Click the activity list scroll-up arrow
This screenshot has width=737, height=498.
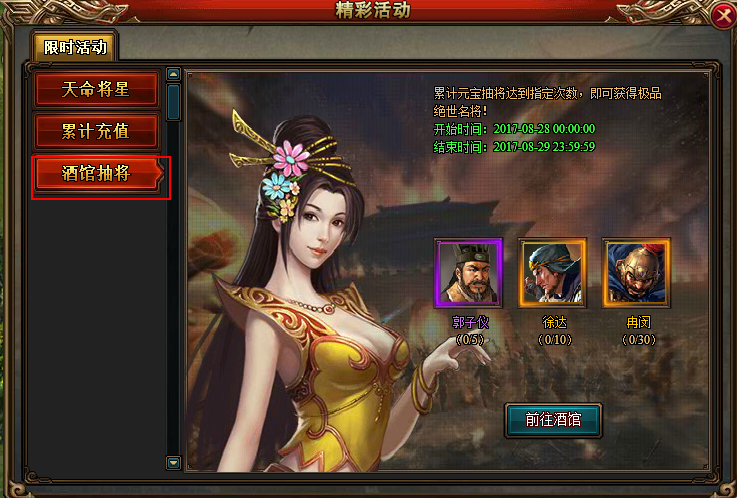click(x=174, y=74)
